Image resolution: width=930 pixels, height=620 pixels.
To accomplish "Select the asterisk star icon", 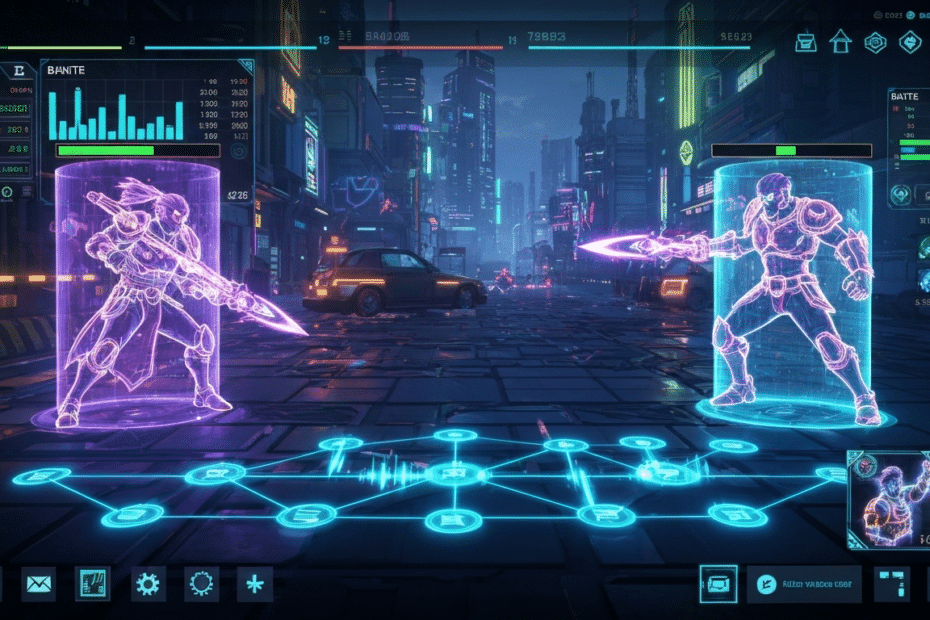I will pos(254,583).
